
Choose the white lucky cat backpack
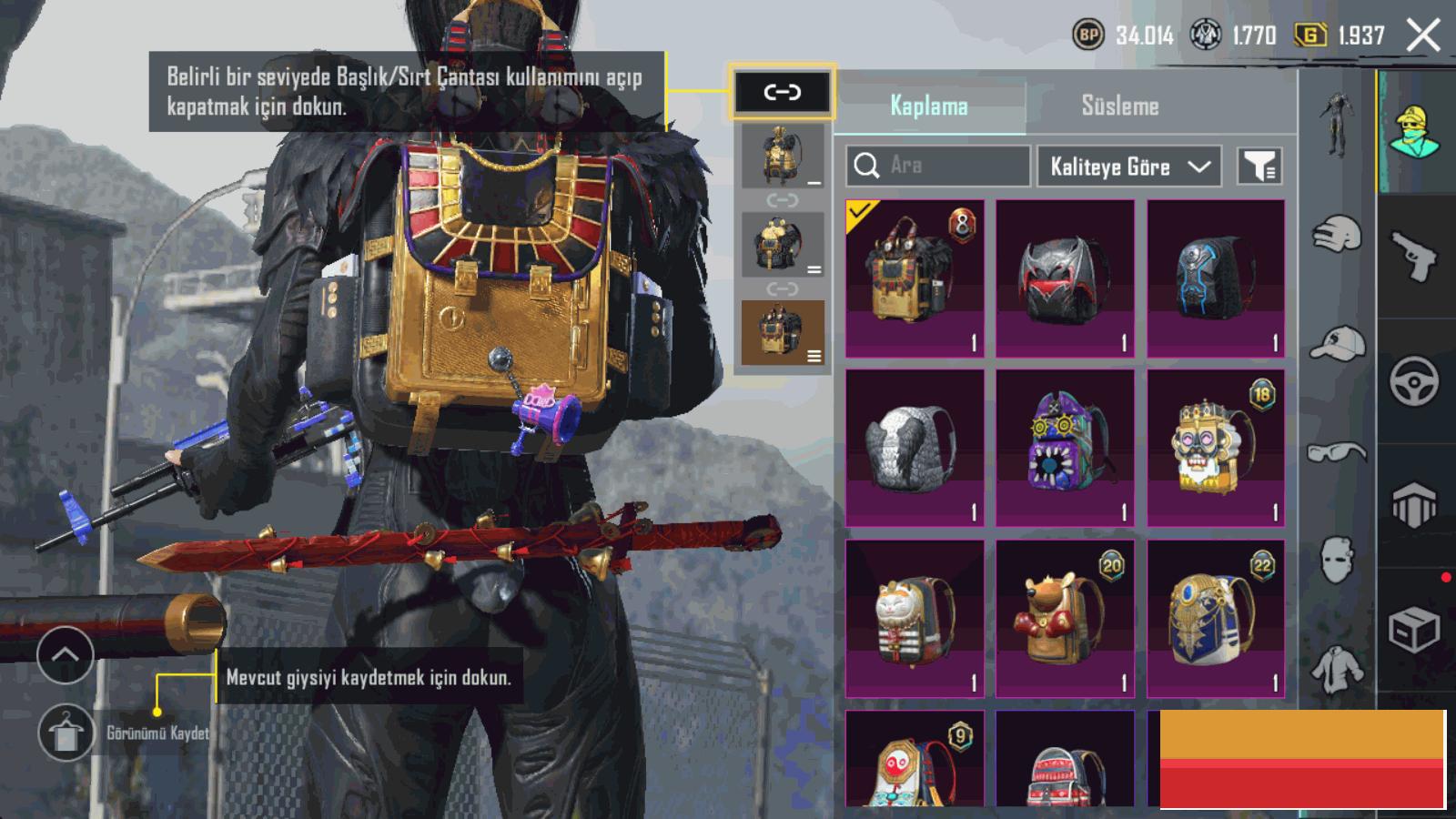[x=915, y=619]
